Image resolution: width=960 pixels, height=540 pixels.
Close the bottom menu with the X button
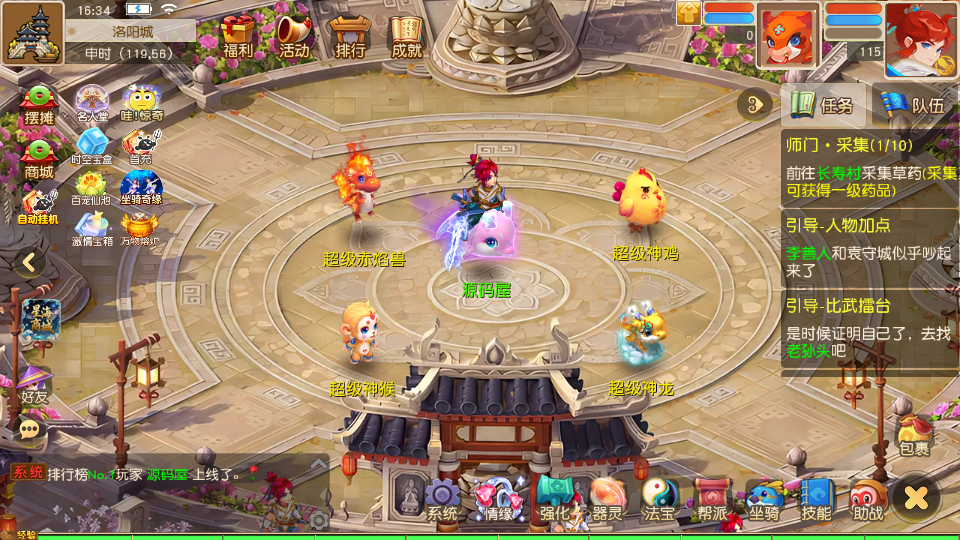tap(916, 497)
